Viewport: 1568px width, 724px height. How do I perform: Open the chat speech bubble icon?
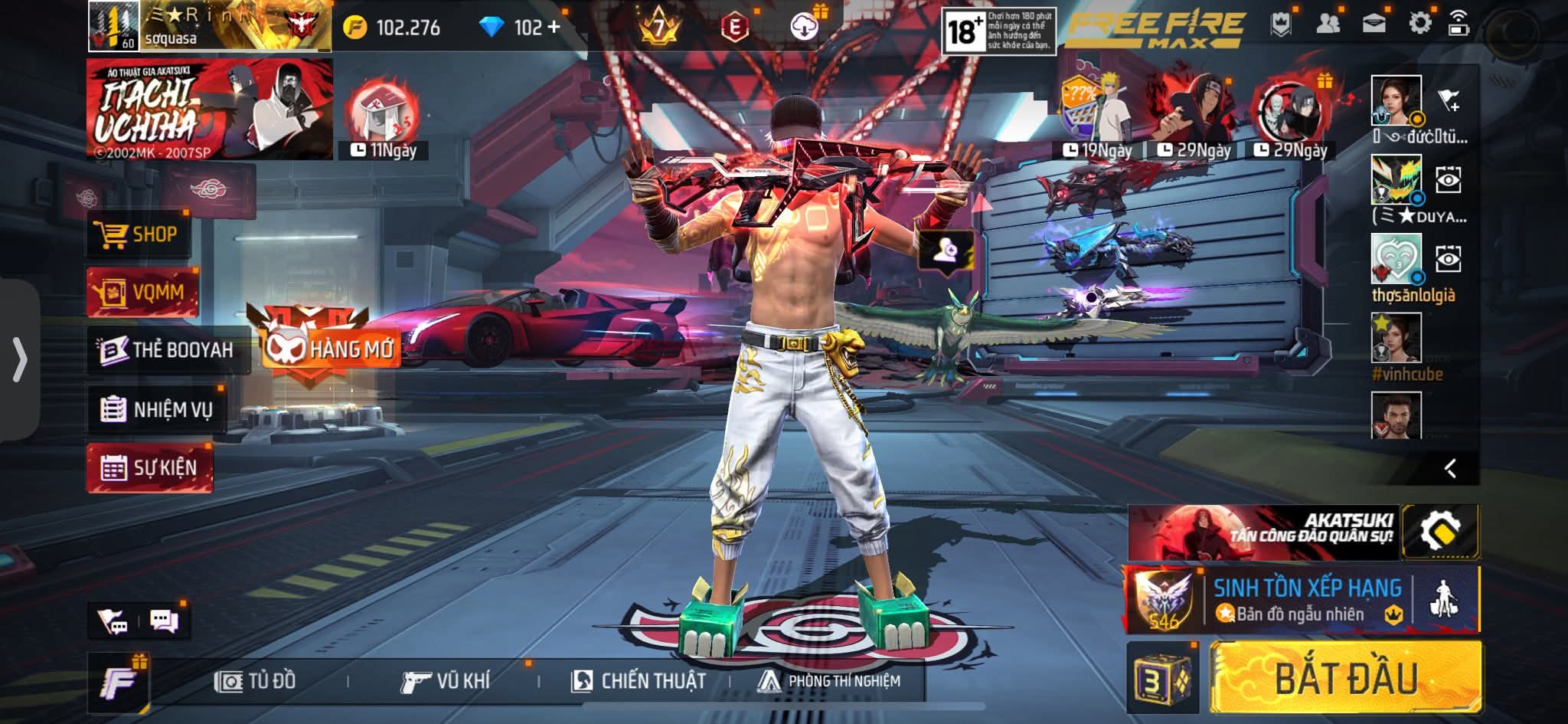pos(164,621)
